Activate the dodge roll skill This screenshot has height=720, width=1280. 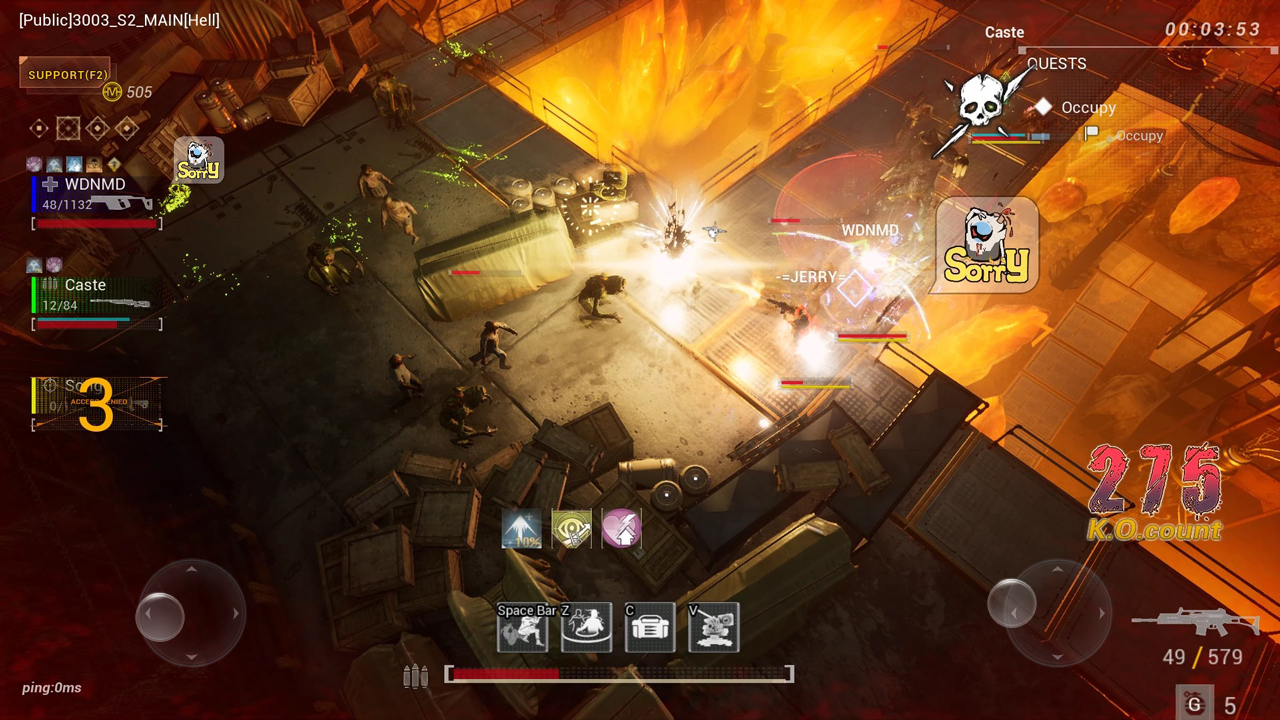522,628
